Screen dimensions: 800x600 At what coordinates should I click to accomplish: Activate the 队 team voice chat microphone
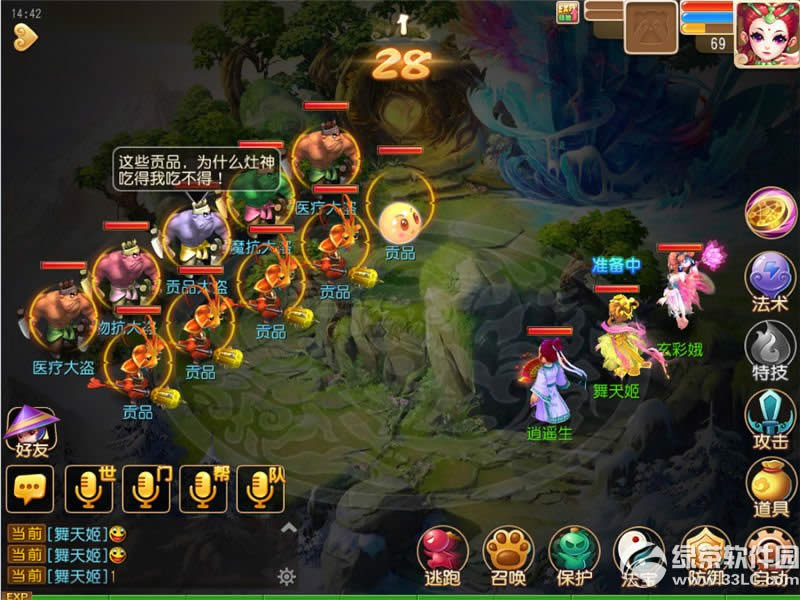coord(262,488)
